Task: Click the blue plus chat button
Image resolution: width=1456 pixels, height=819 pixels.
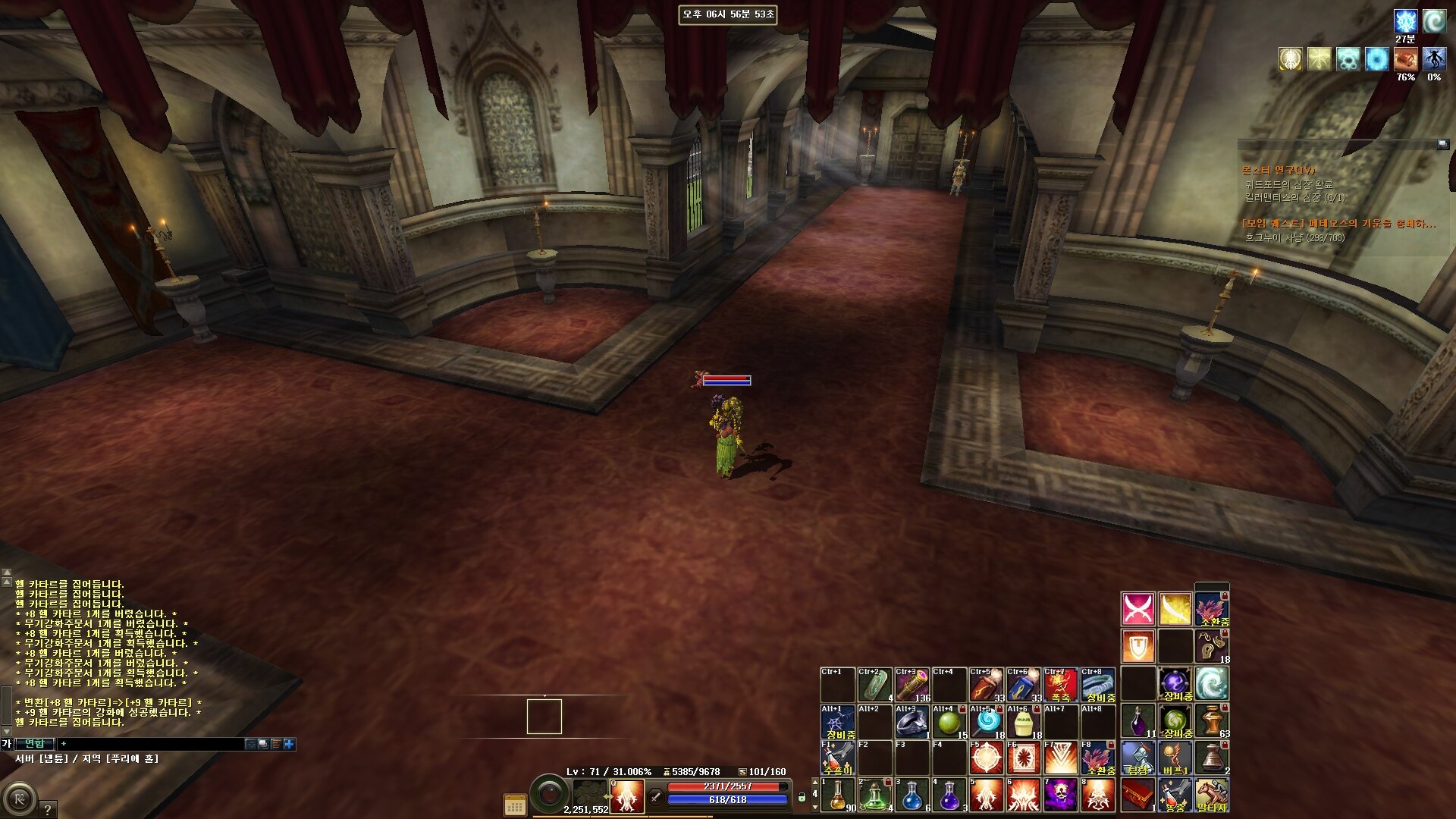Action: pos(289,744)
